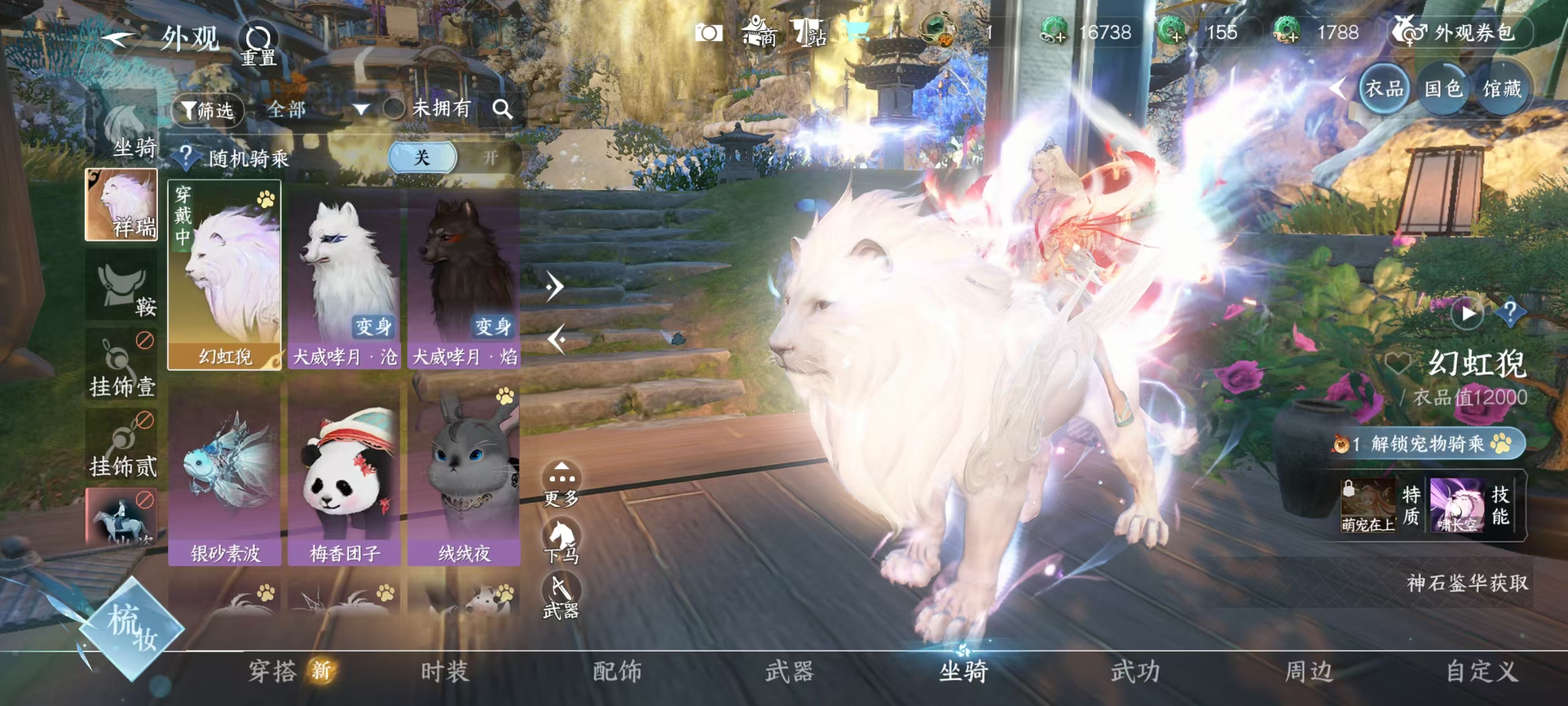Open the 筛选 filter options
This screenshot has height=706, width=1568.
pos(208,110)
